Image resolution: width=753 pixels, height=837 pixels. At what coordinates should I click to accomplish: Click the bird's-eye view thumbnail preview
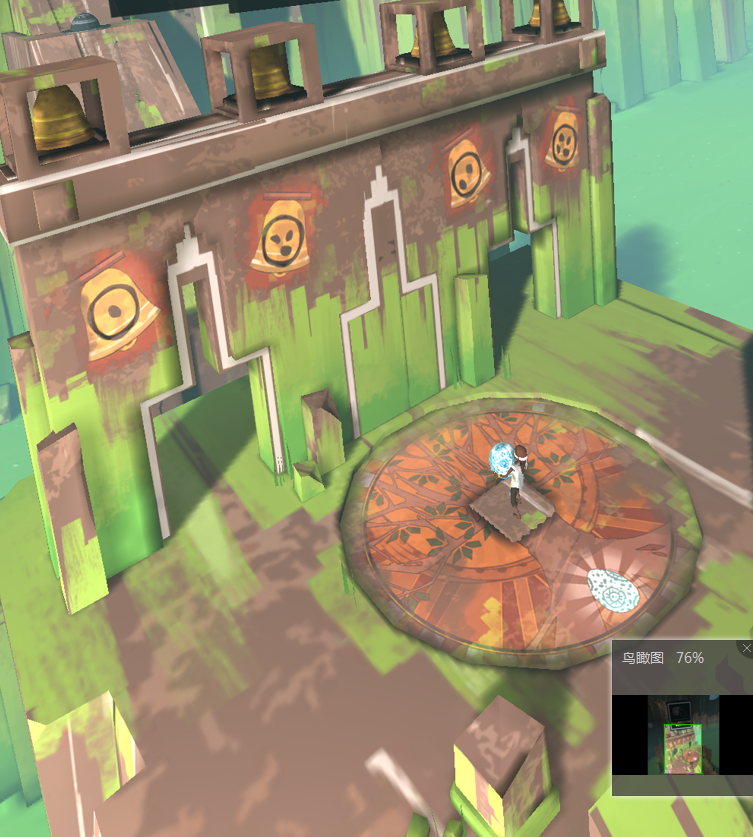[682, 735]
